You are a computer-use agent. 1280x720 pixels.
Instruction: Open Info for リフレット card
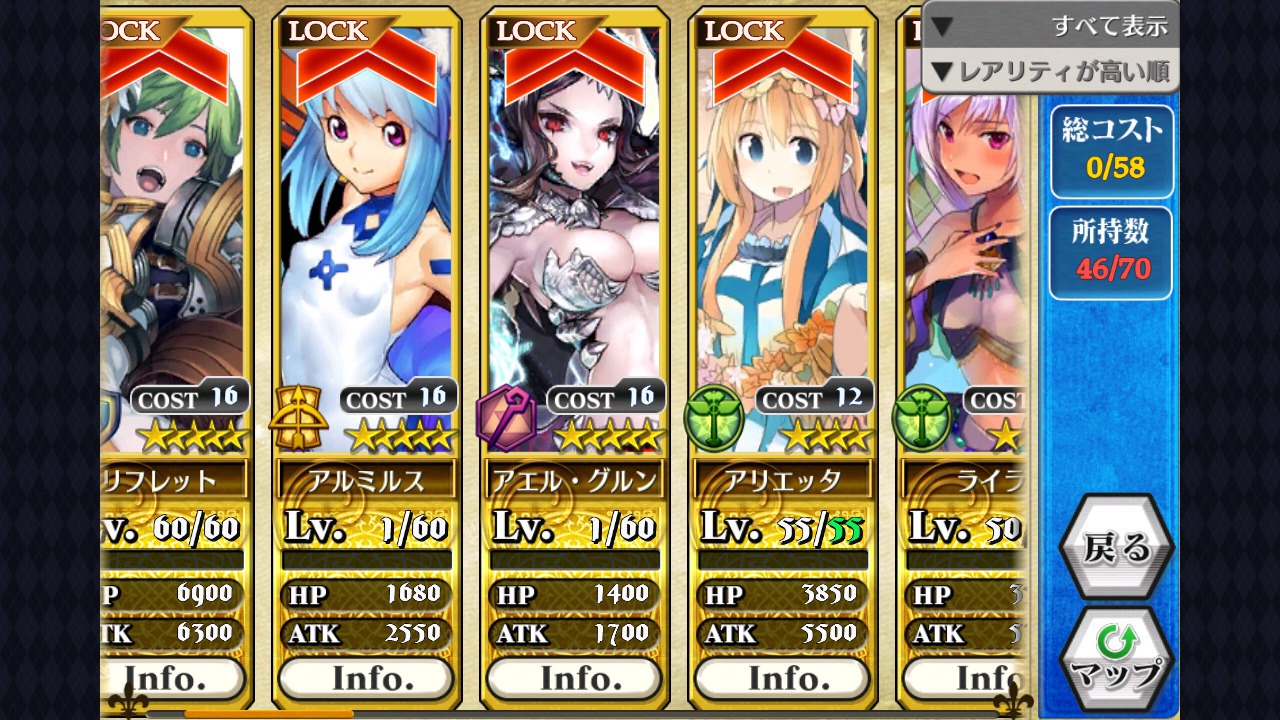(172, 678)
